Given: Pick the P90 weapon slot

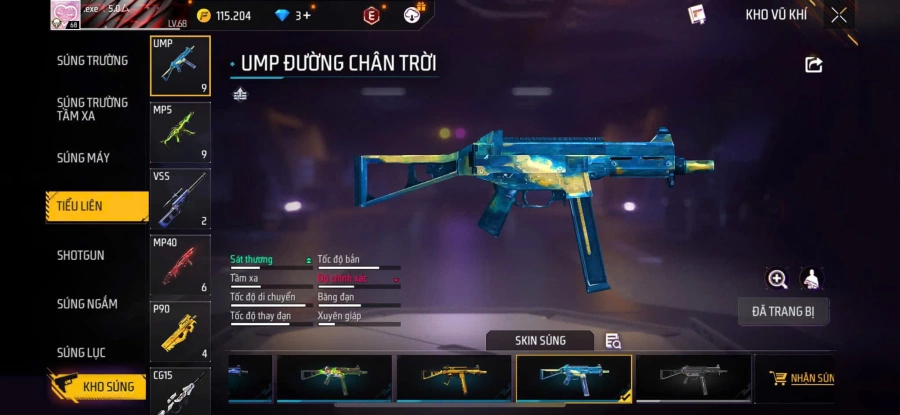Looking at the screenshot, I should [x=180, y=331].
